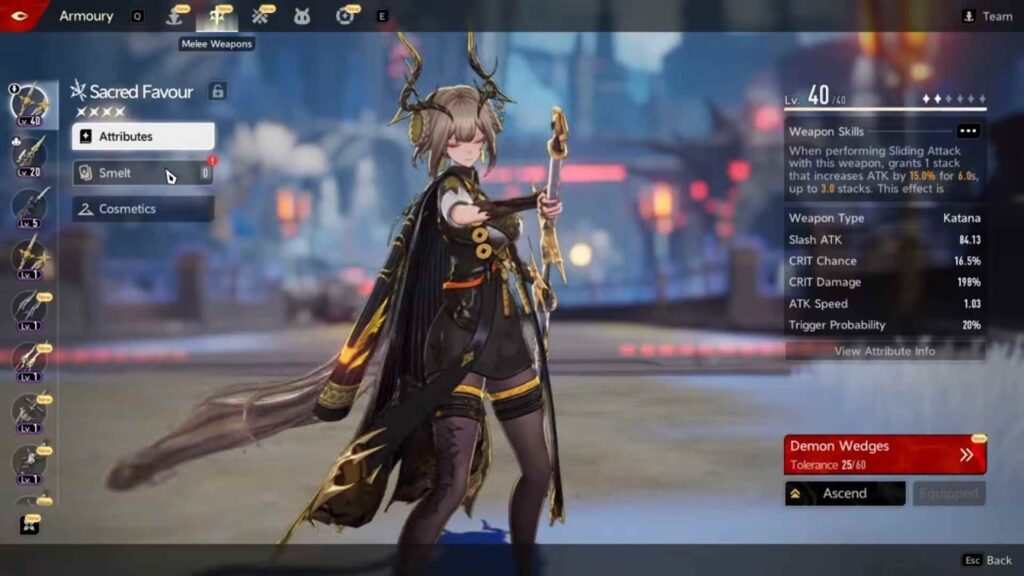
Task: Switch to the crossed weapons tab
Action: [261, 16]
